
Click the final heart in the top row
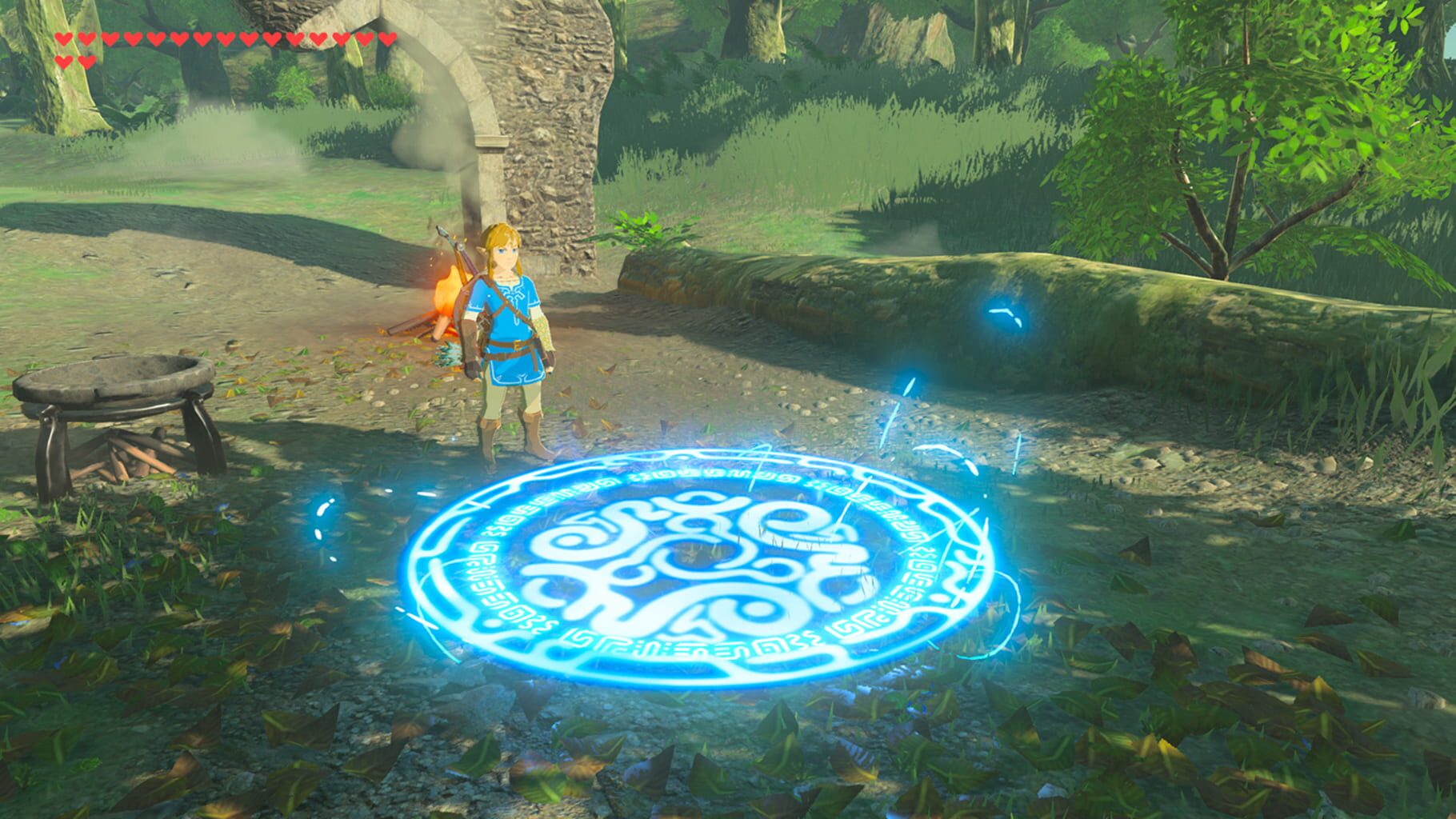point(387,38)
